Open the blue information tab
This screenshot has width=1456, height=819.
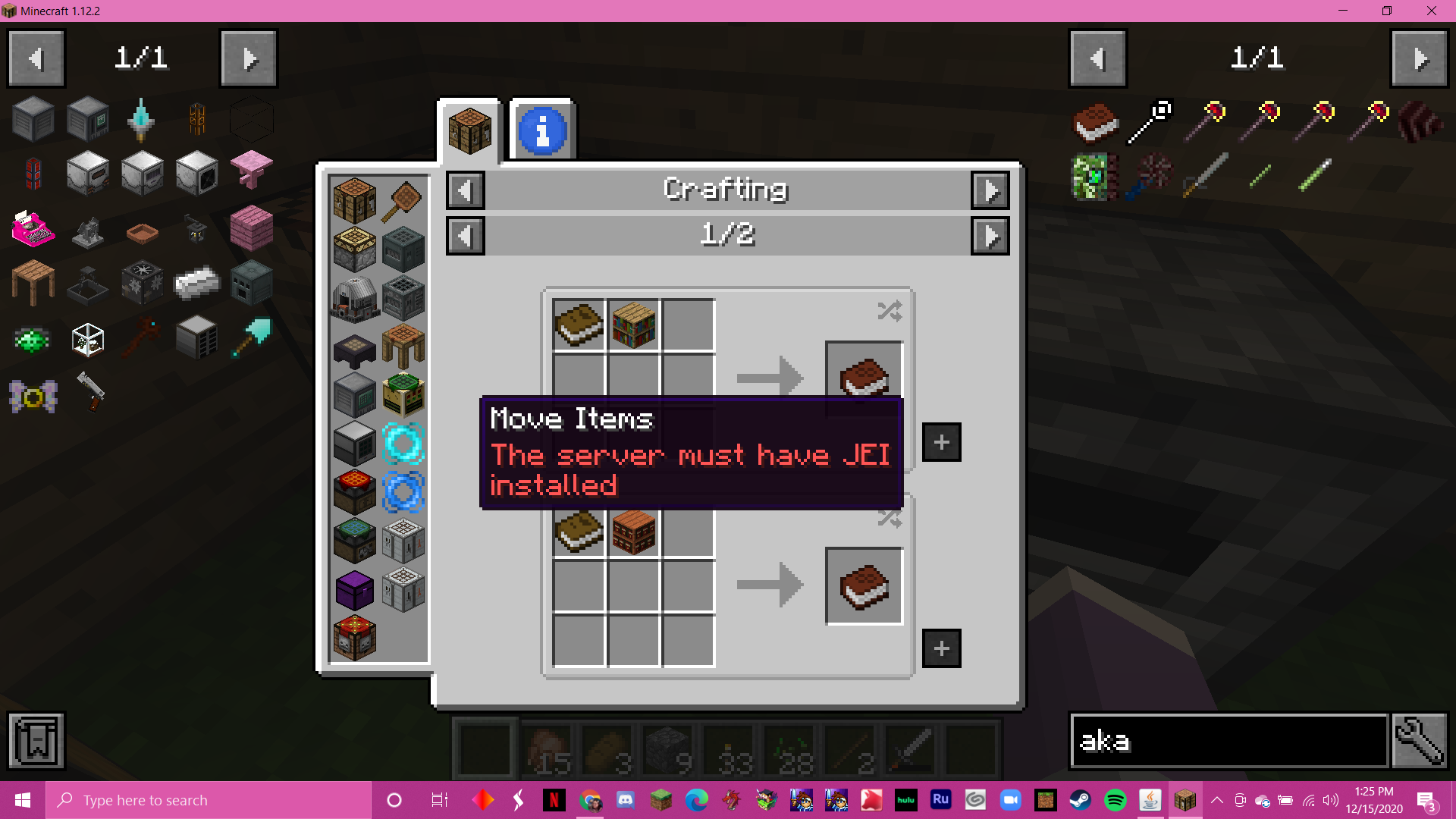(x=542, y=130)
